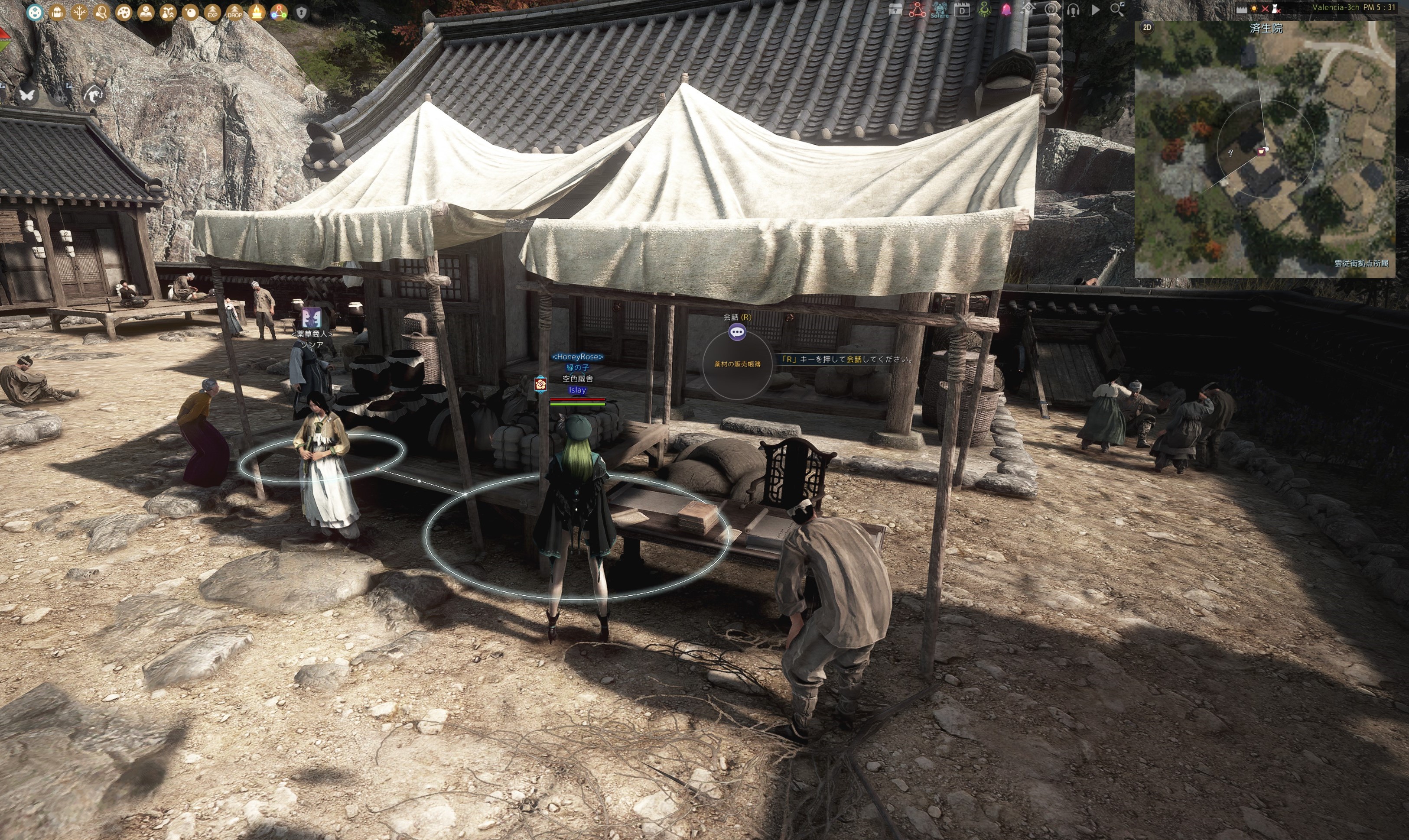Click the shop cart marker on the minimap
The width and height of the screenshot is (1409, 840).
[1261, 151]
